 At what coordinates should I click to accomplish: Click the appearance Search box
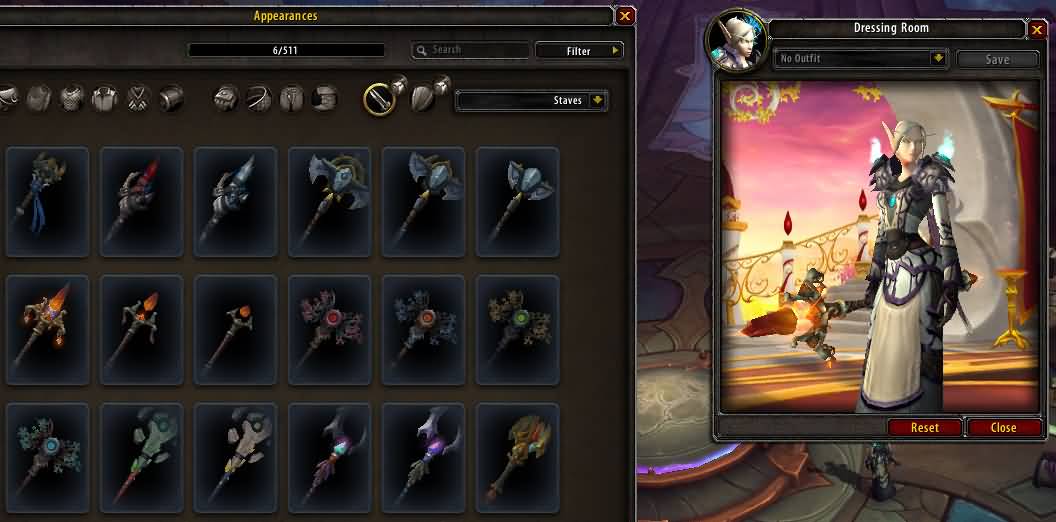point(470,50)
